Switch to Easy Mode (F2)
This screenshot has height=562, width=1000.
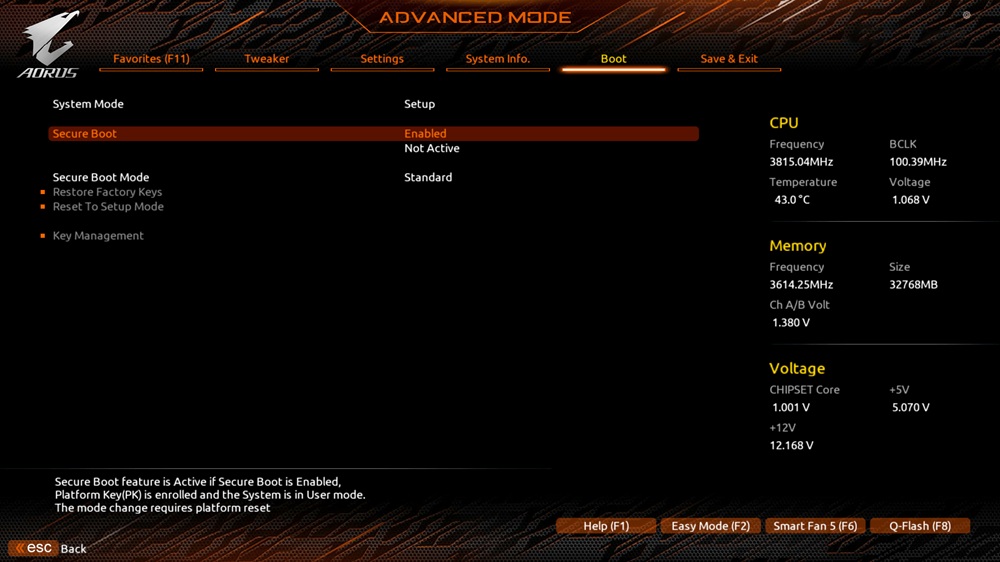[711, 526]
